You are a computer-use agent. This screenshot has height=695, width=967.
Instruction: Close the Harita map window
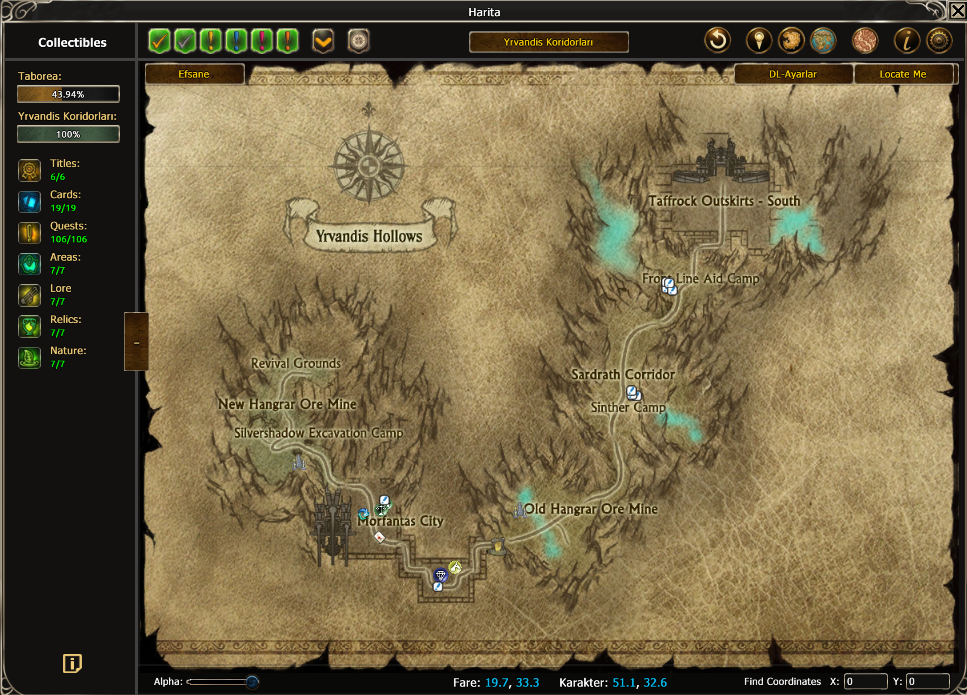pyautogui.click(x=957, y=11)
